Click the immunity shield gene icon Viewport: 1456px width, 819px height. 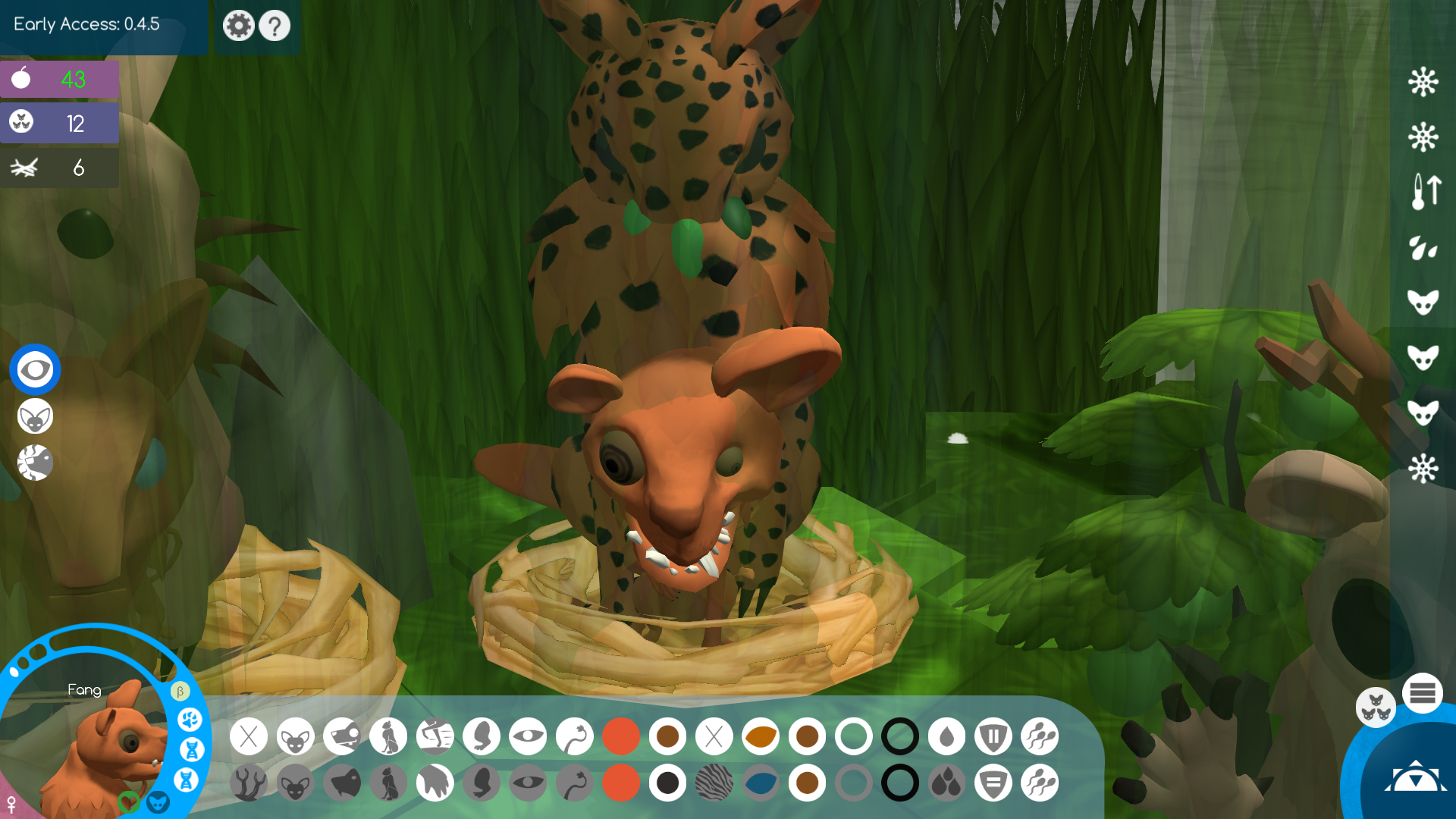993,736
